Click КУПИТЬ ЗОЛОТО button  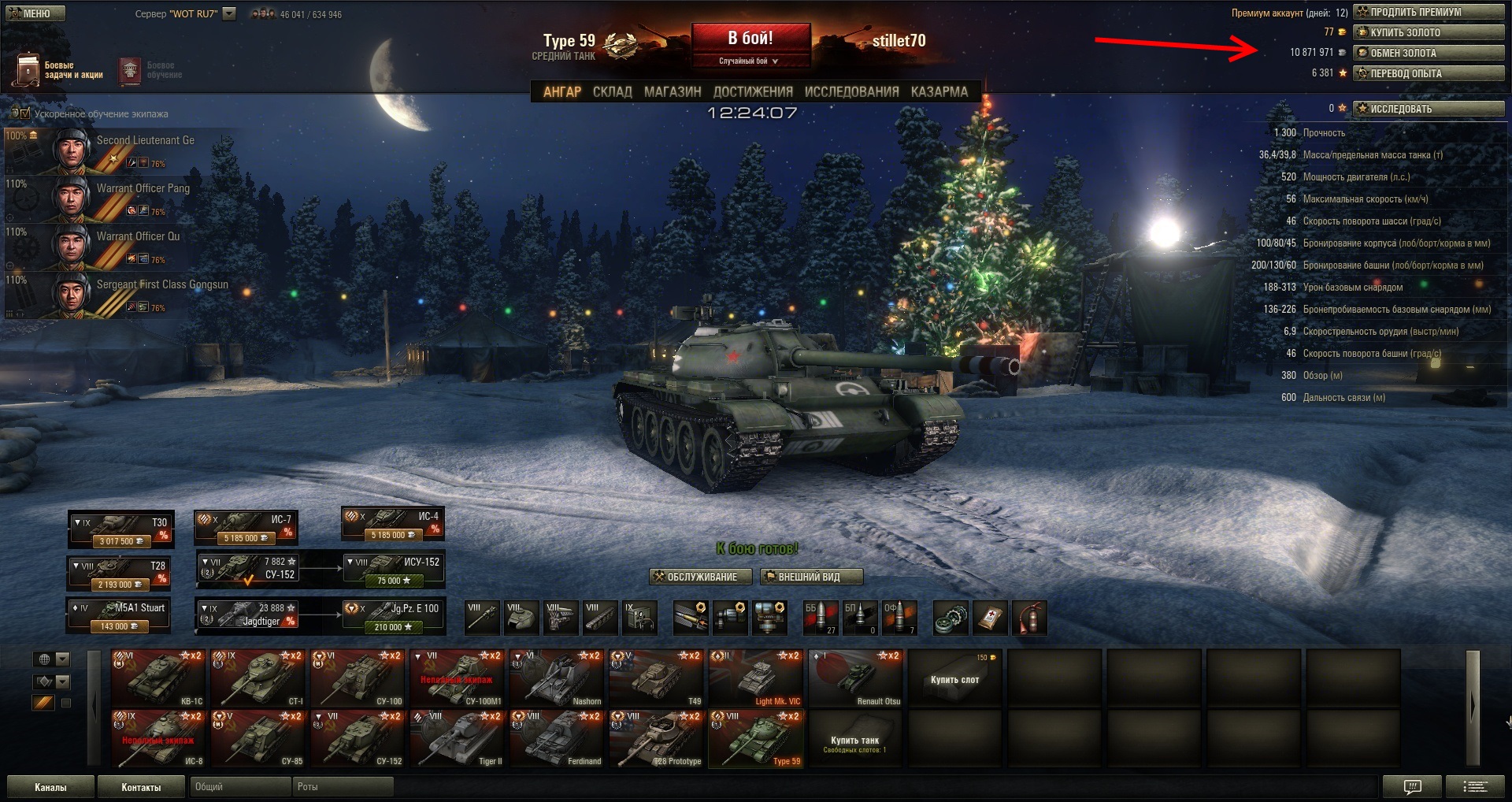1429,32
